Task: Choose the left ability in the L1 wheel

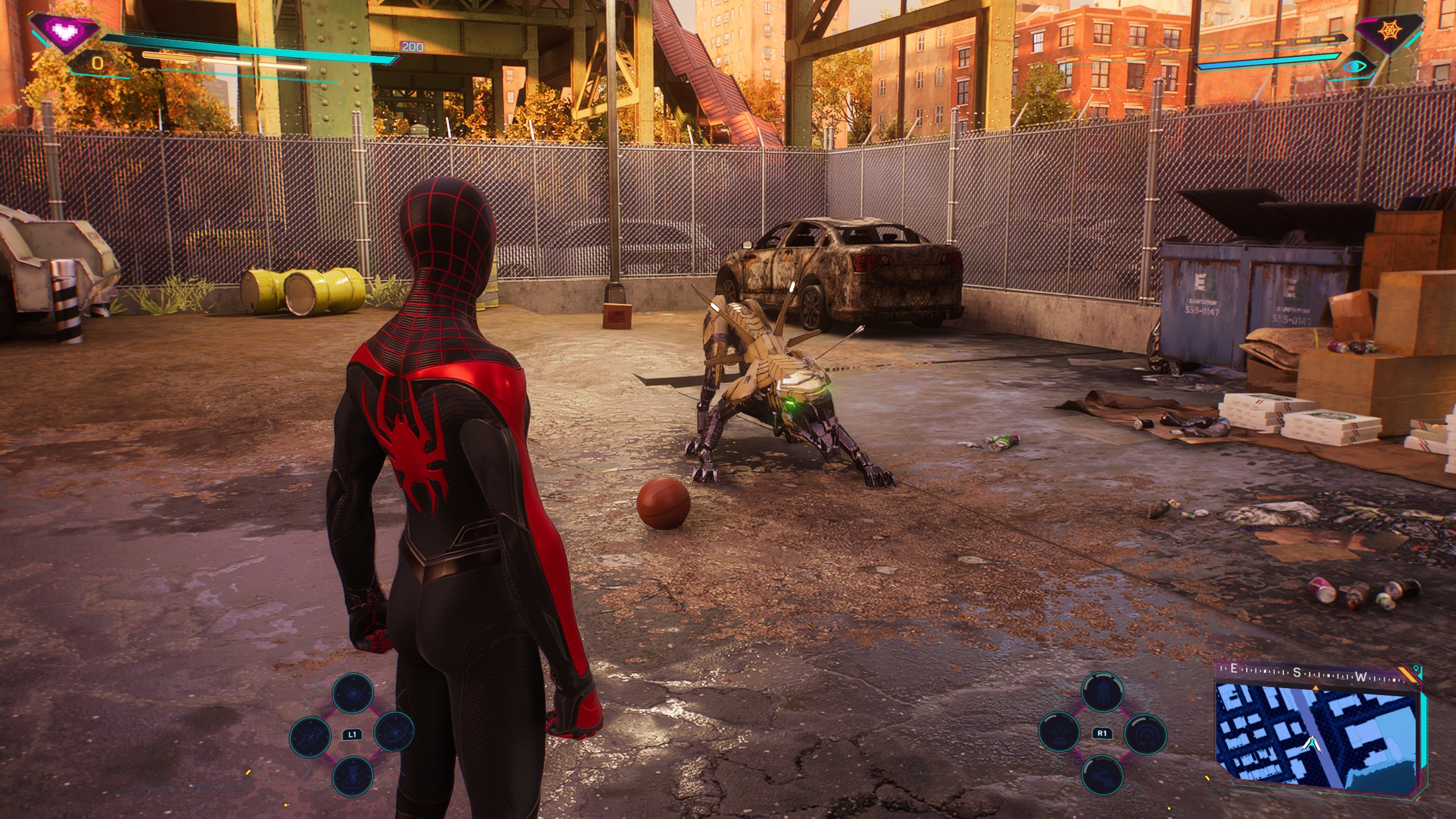Action: coord(310,736)
